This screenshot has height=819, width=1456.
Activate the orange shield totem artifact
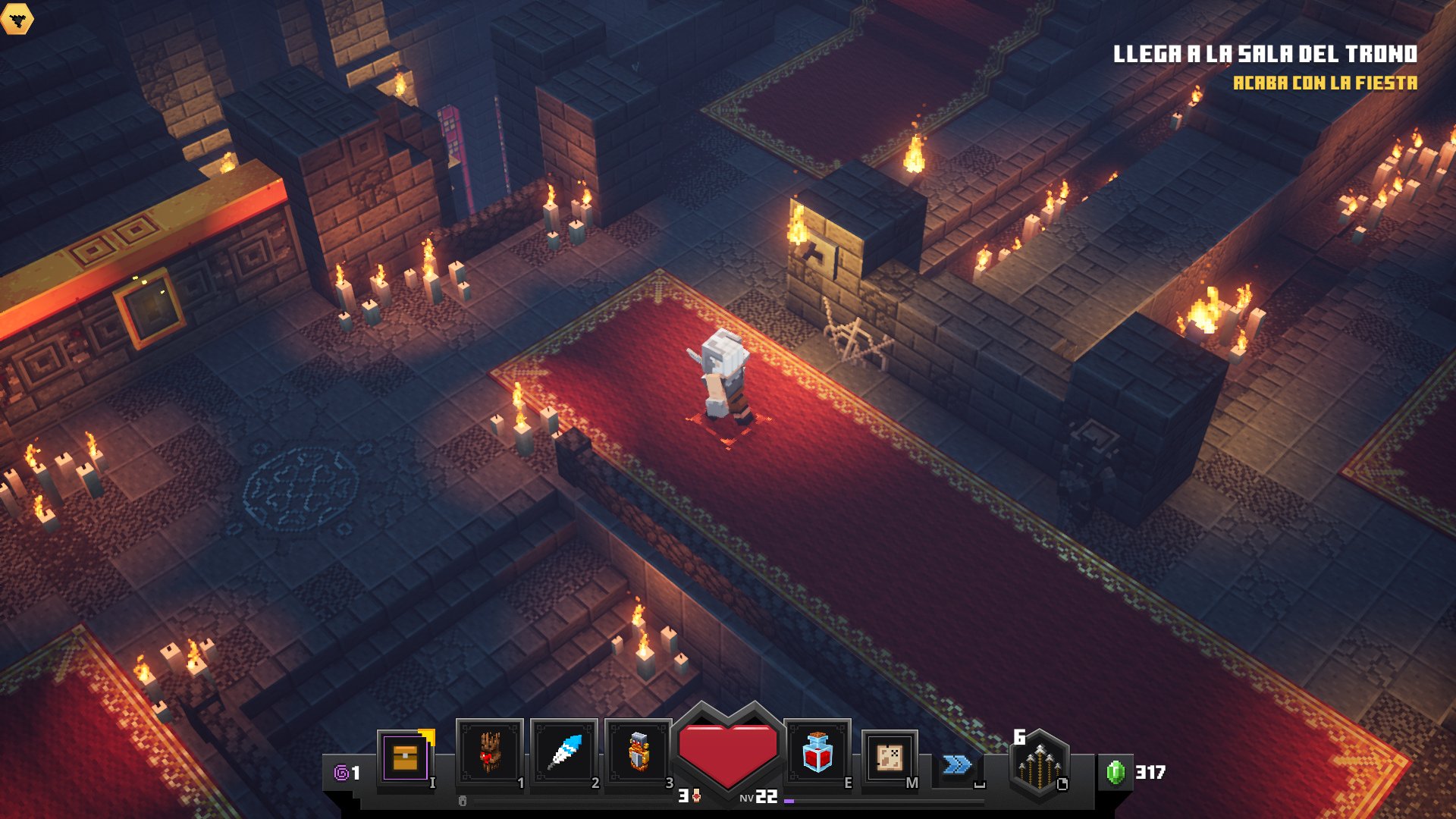[x=639, y=753]
